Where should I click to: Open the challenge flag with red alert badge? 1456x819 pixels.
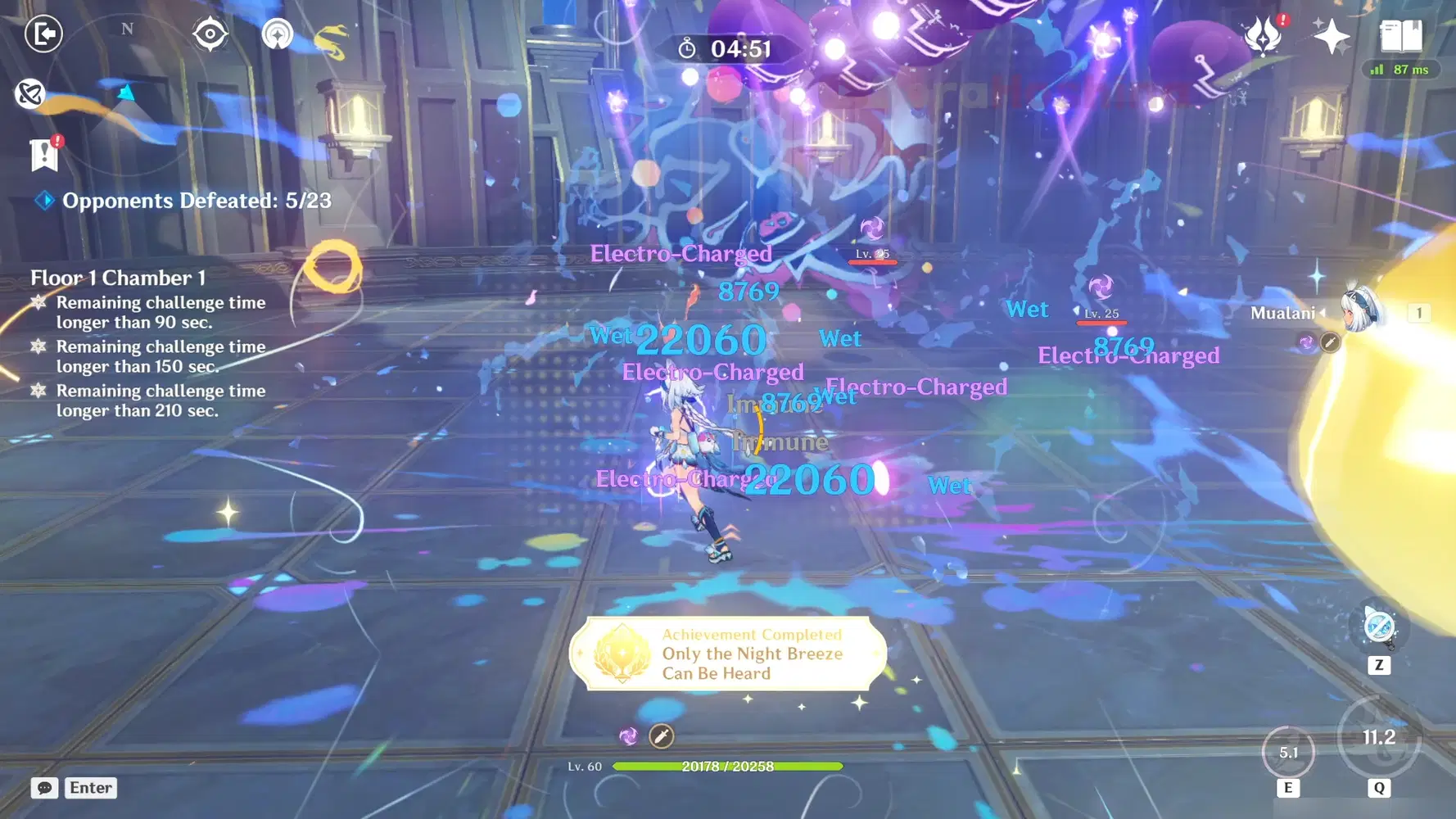[x=43, y=152]
